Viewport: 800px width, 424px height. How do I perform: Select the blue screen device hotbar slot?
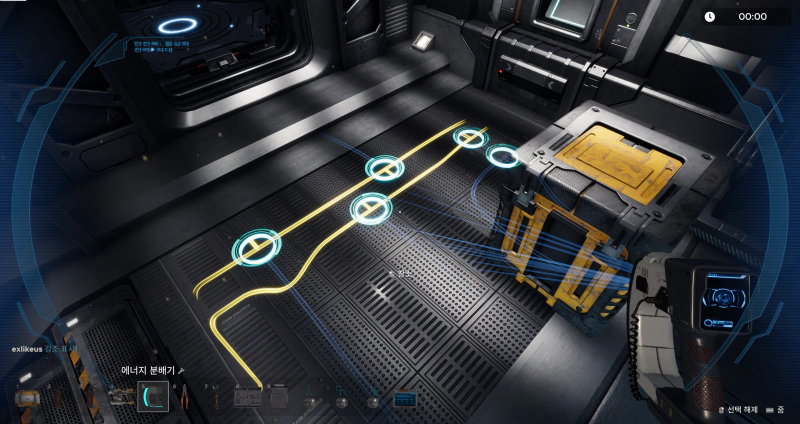coord(405,398)
